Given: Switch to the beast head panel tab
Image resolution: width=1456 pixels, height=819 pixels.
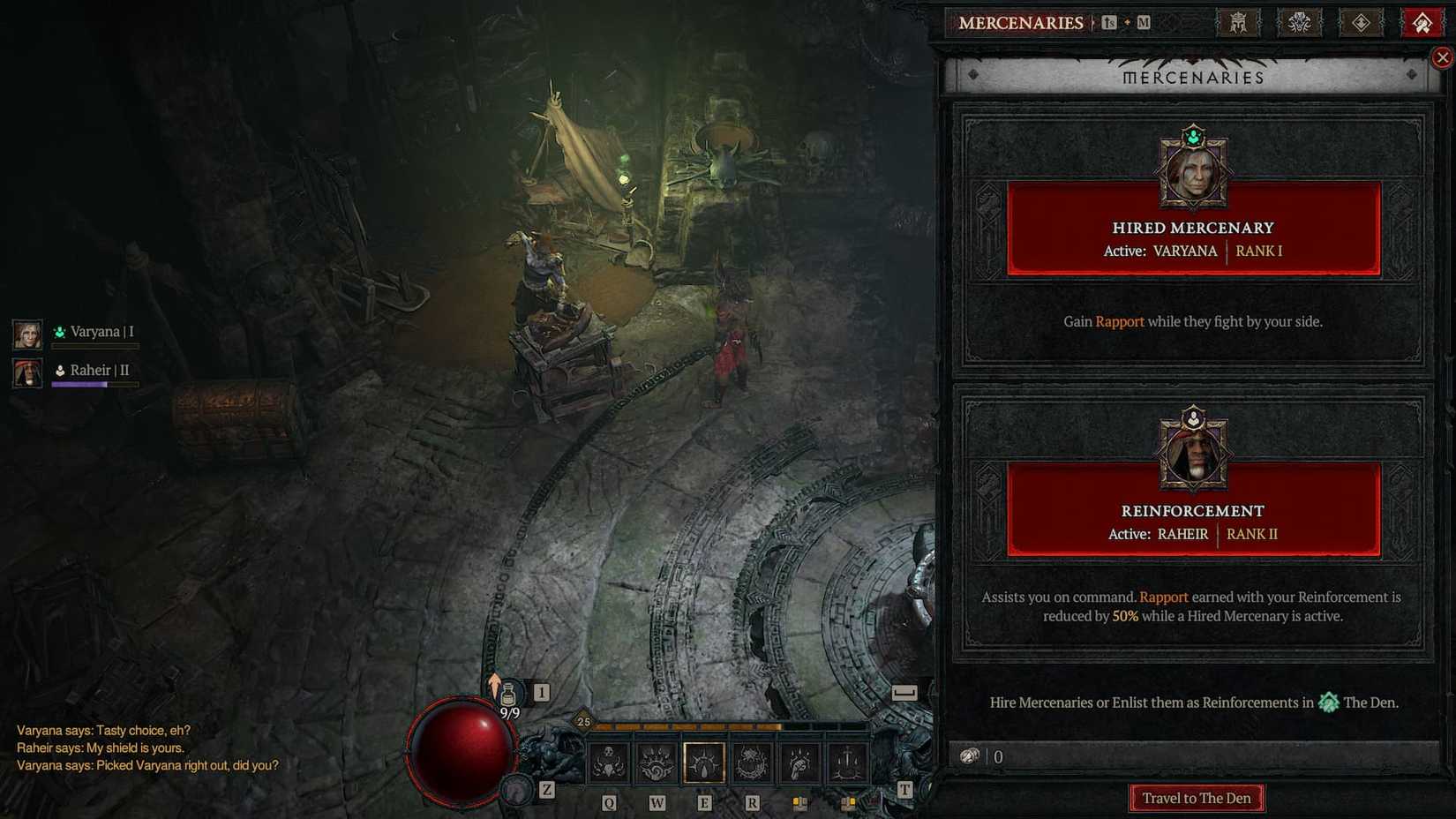Looking at the screenshot, I should 1300,22.
